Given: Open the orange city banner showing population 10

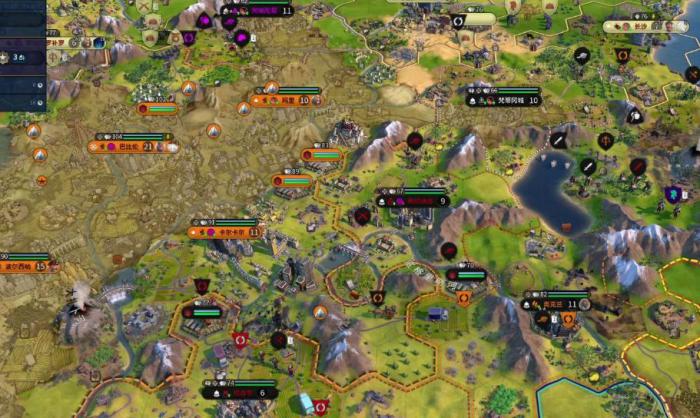Looking at the screenshot, I should coord(285,100).
